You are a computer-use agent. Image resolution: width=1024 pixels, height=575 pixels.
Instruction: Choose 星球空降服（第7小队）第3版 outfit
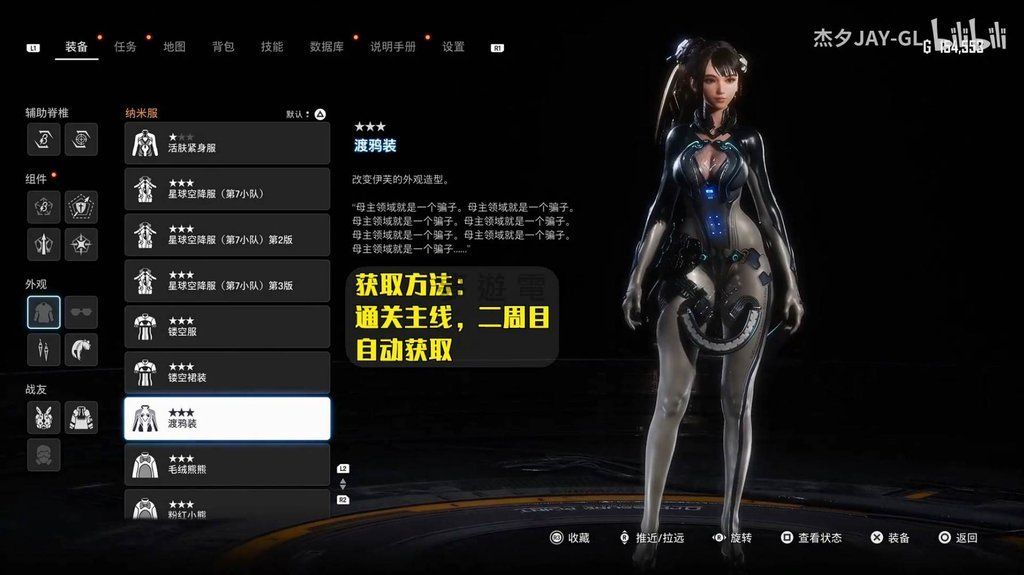coord(227,281)
